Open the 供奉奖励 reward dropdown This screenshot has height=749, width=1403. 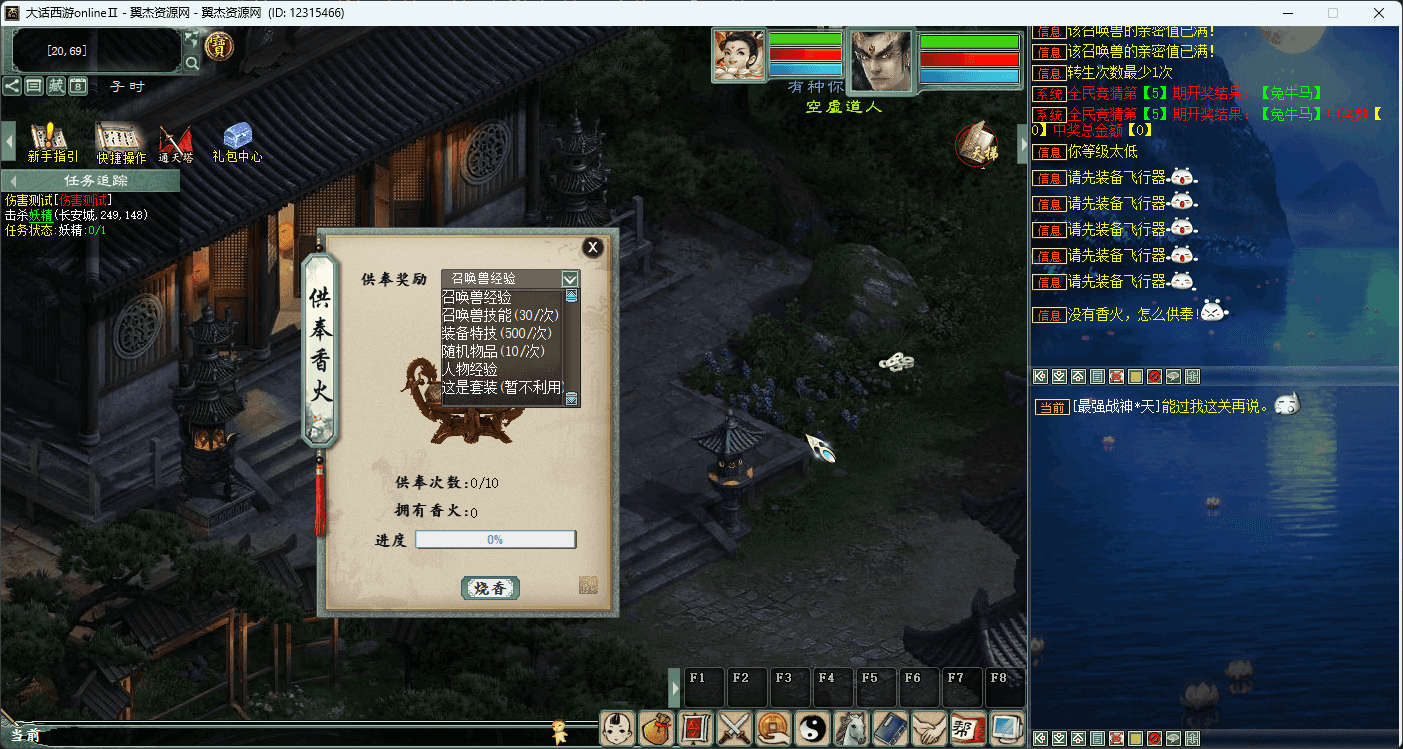pos(570,279)
